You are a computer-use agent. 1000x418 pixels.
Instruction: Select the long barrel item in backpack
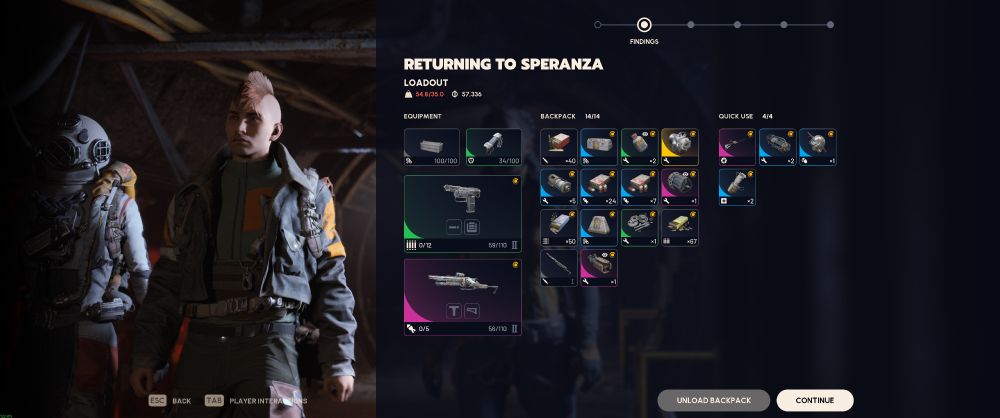(559, 268)
